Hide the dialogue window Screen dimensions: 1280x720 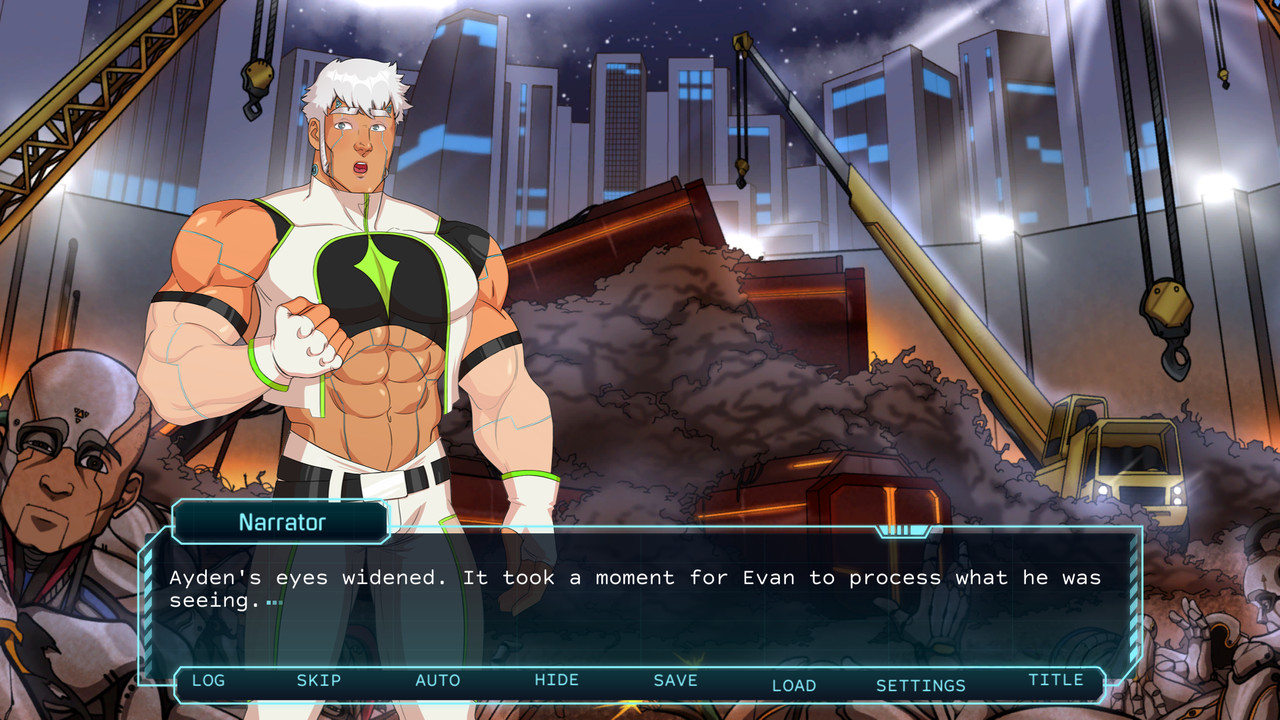[x=557, y=681]
